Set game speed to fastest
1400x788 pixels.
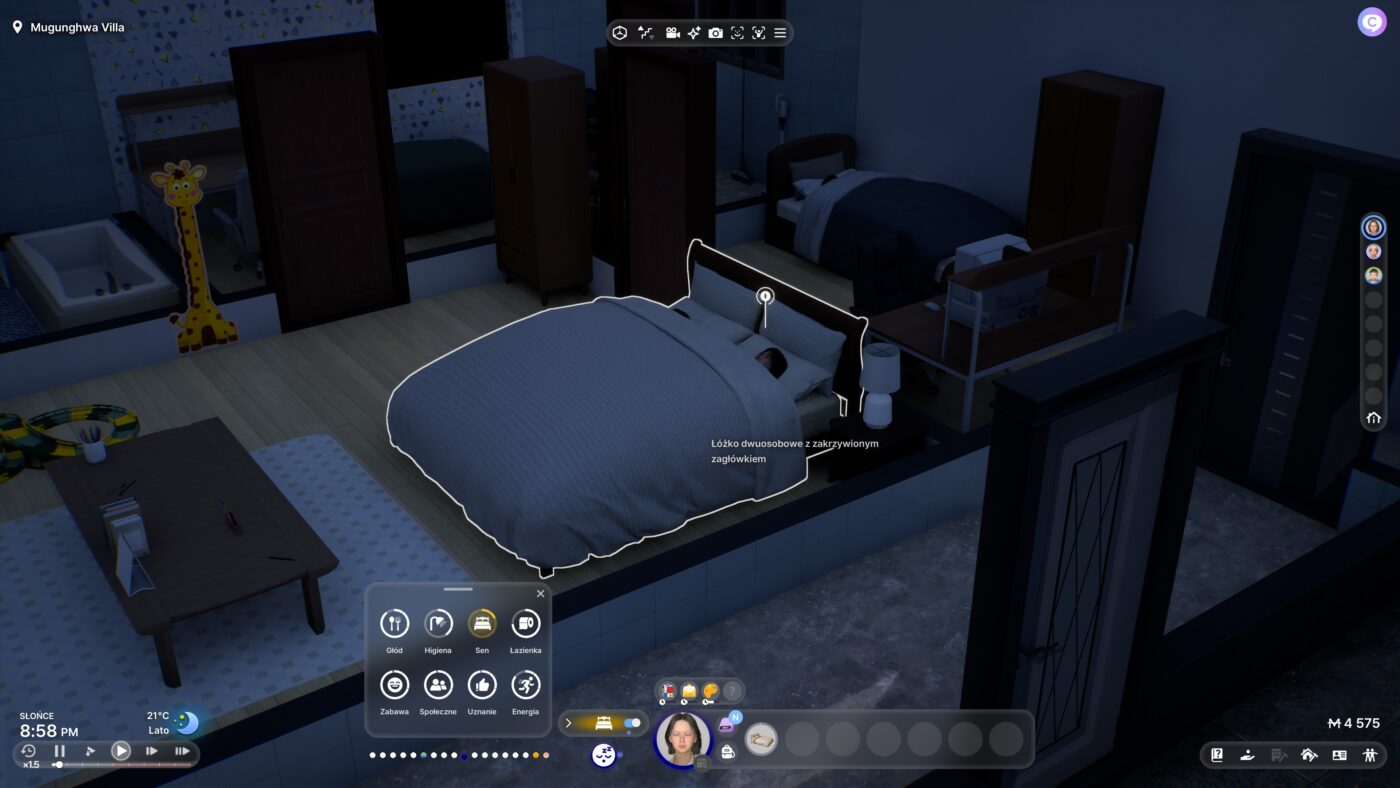[182, 751]
